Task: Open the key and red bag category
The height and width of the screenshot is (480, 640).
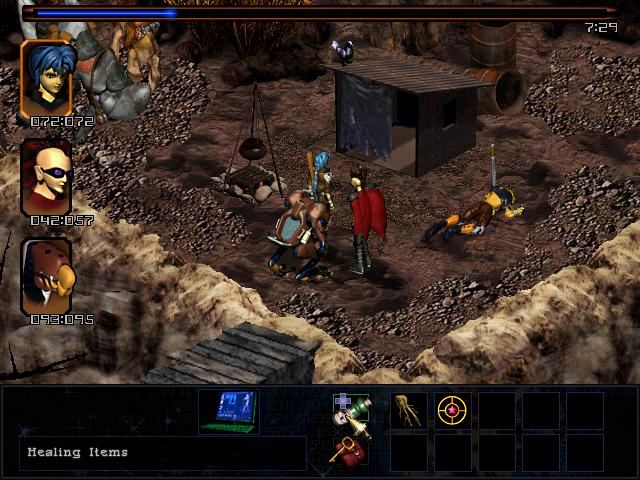Action: [x=348, y=451]
